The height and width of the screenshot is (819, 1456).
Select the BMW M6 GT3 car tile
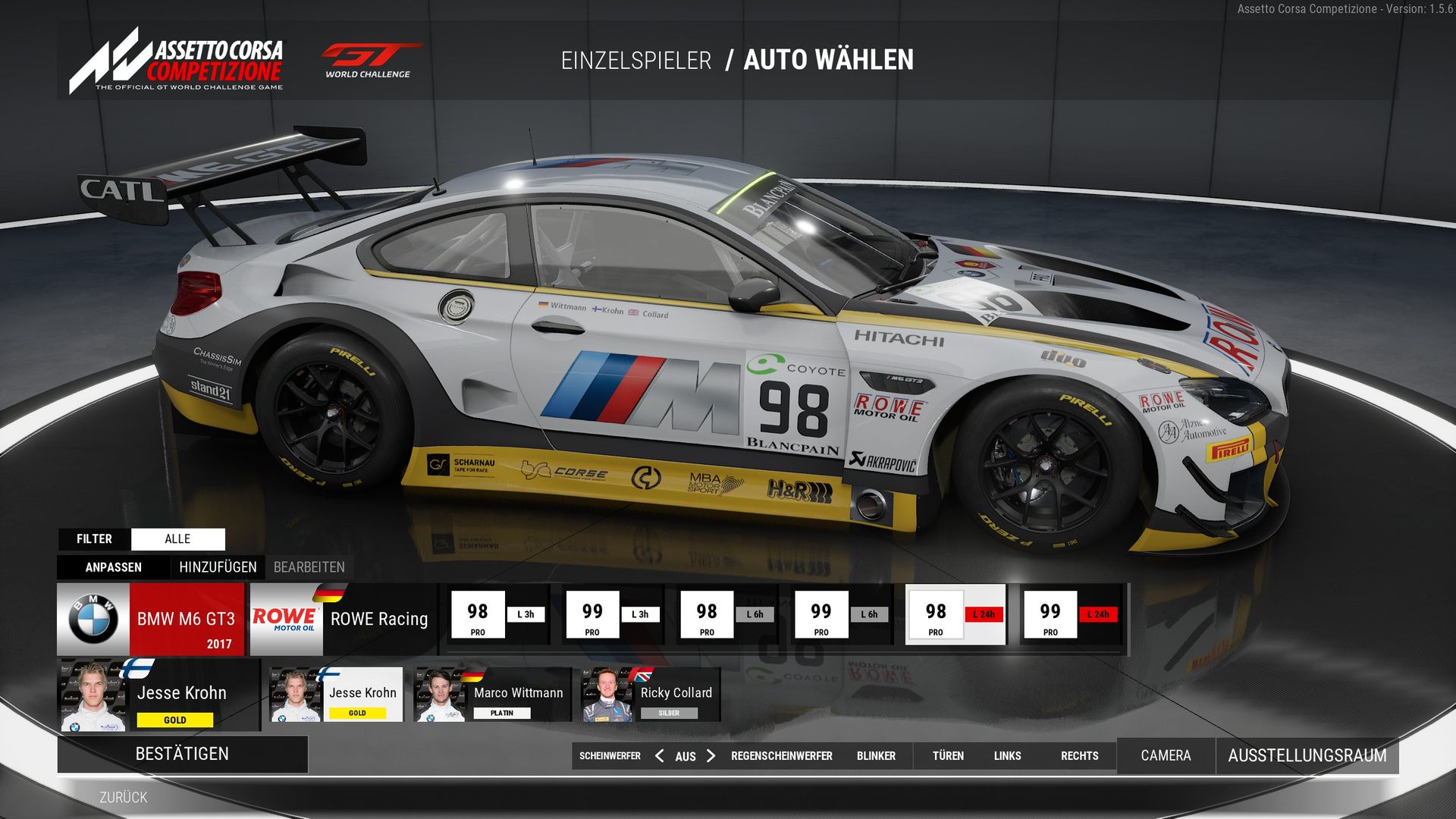[x=151, y=619]
